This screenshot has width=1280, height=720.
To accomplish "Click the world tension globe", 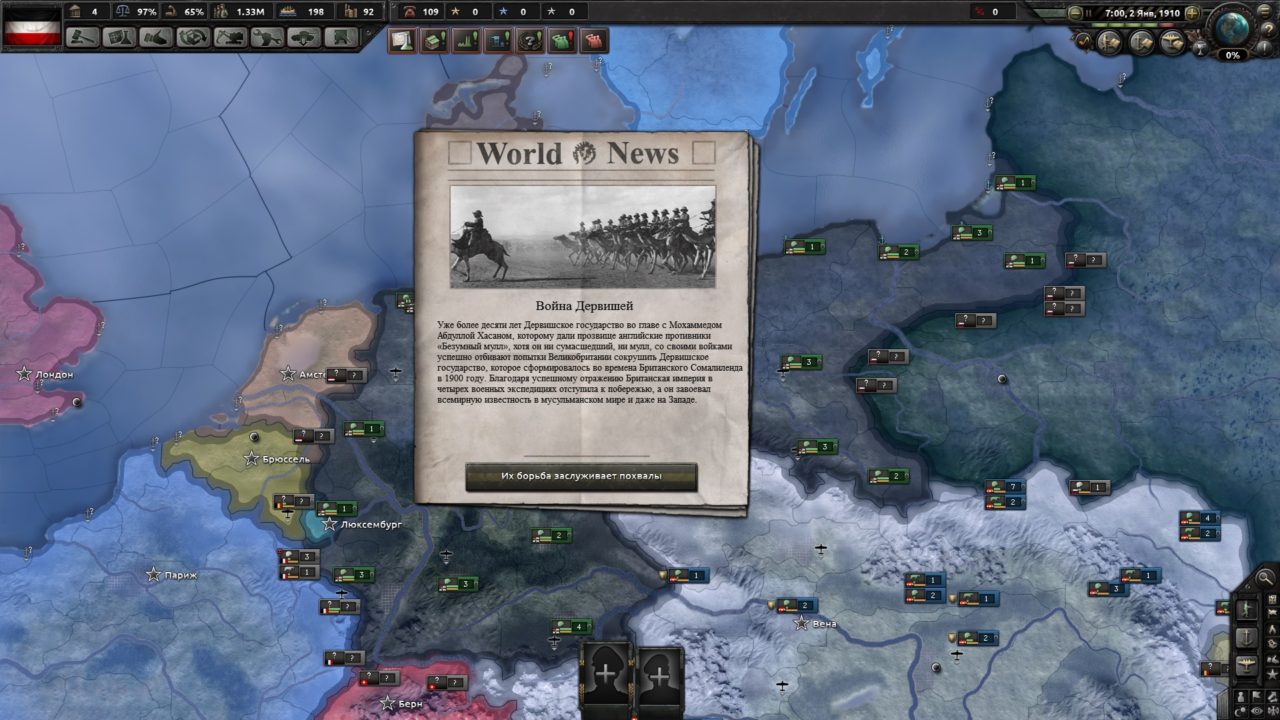I will [x=1233, y=26].
